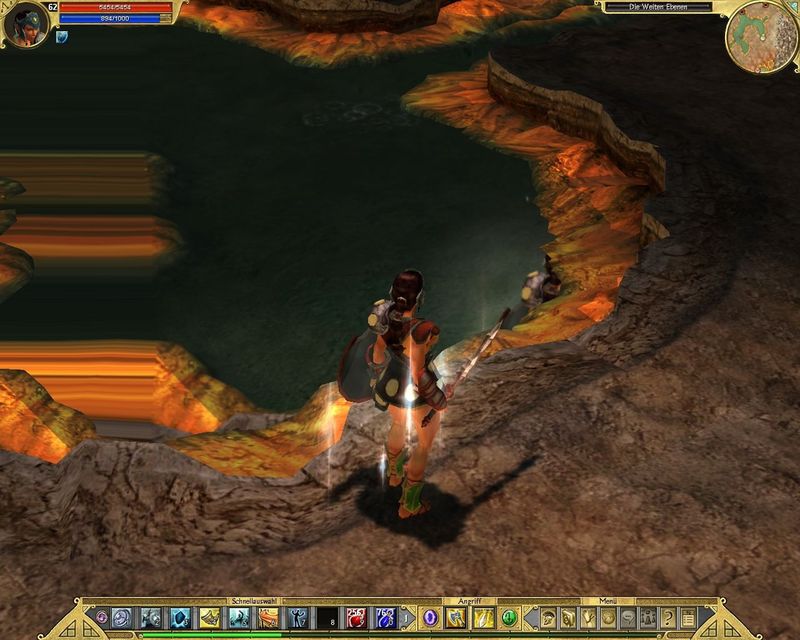Activate the quick slot 1 ring skill
This screenshot has height=640, width=800.
pos(122,618)
